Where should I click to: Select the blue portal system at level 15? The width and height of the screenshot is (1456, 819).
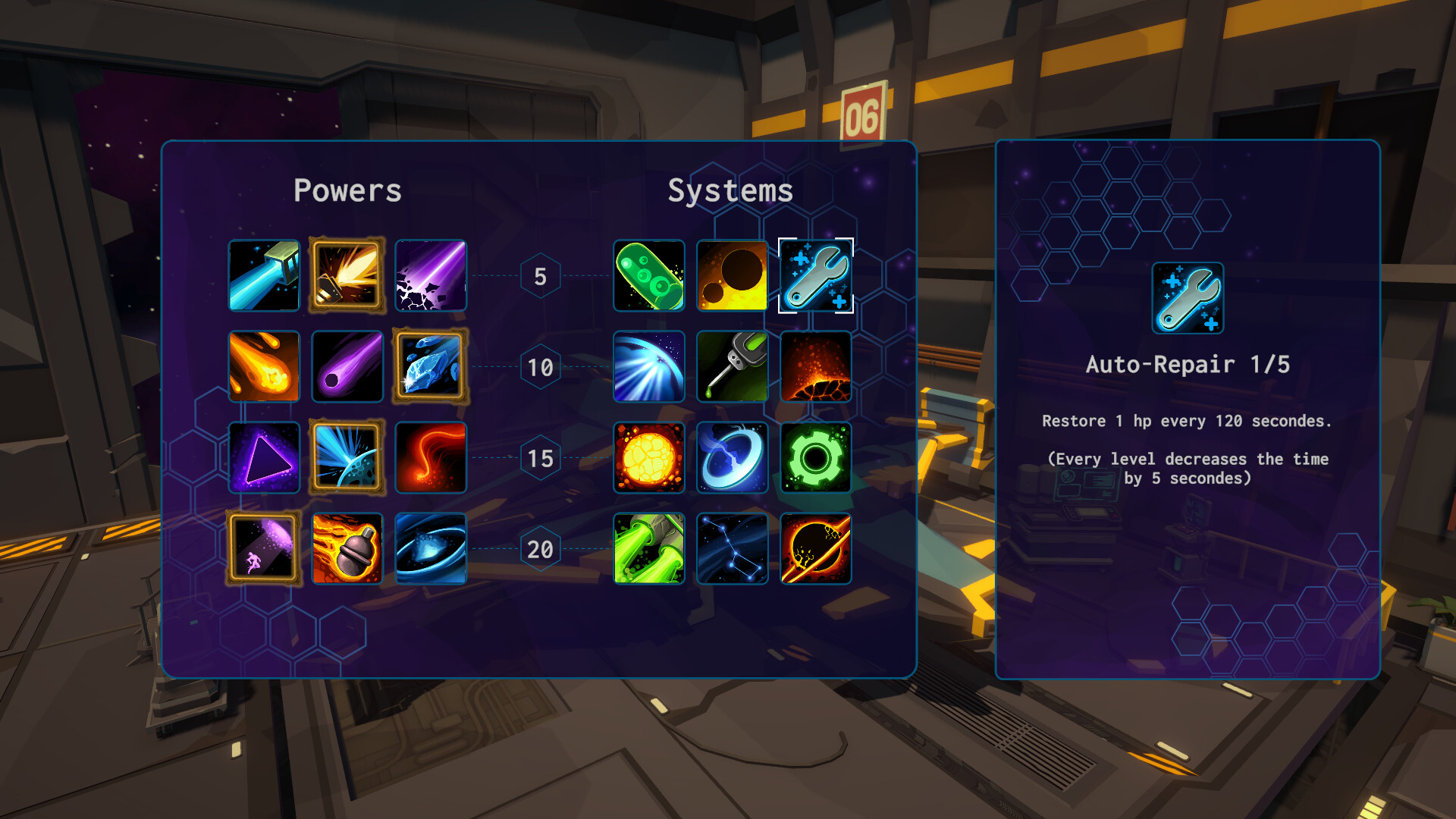click(x=732, y=458)
